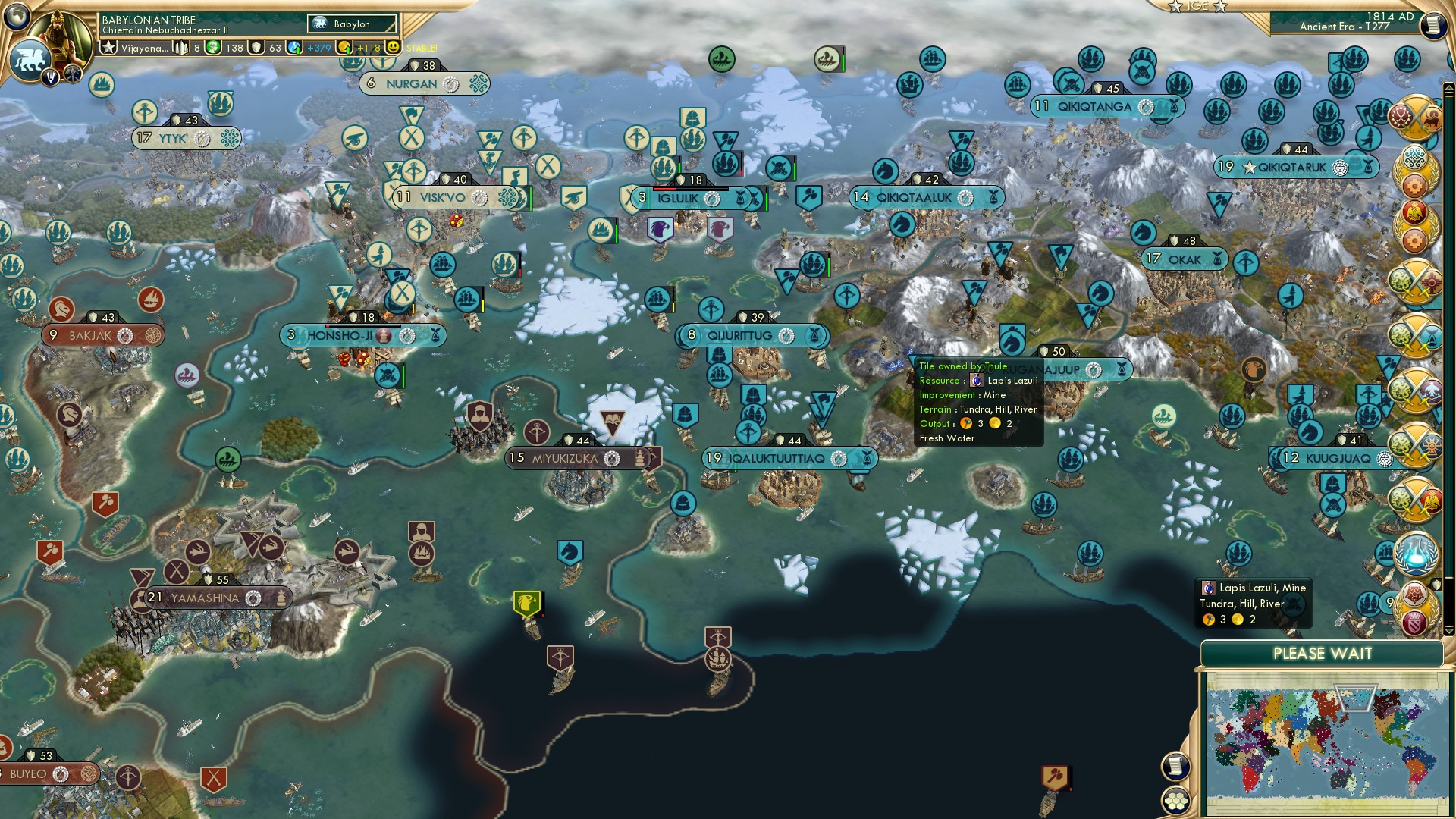Click the gold income icon in top bar
Screen dimensions: 1456x819
[x=343, y=48]
